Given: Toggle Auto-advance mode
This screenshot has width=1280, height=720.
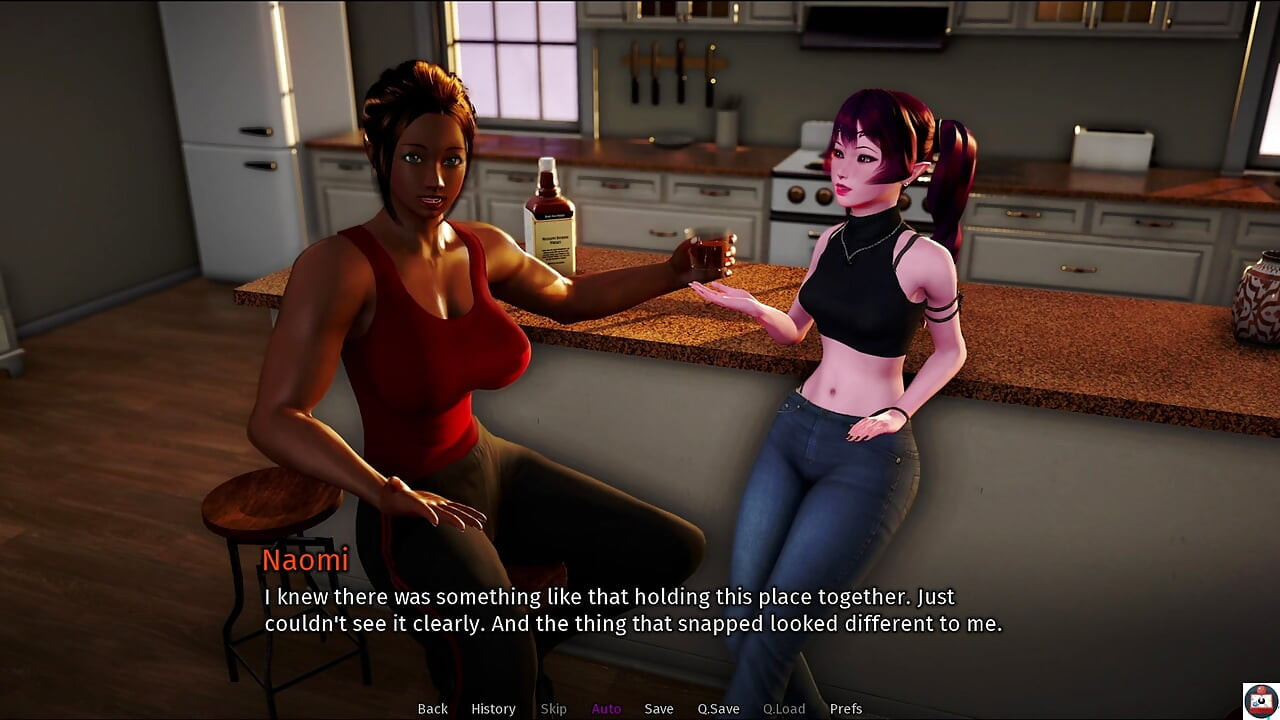Looking at the screenshot, I should pyautogui.click(x=606, y=709).
